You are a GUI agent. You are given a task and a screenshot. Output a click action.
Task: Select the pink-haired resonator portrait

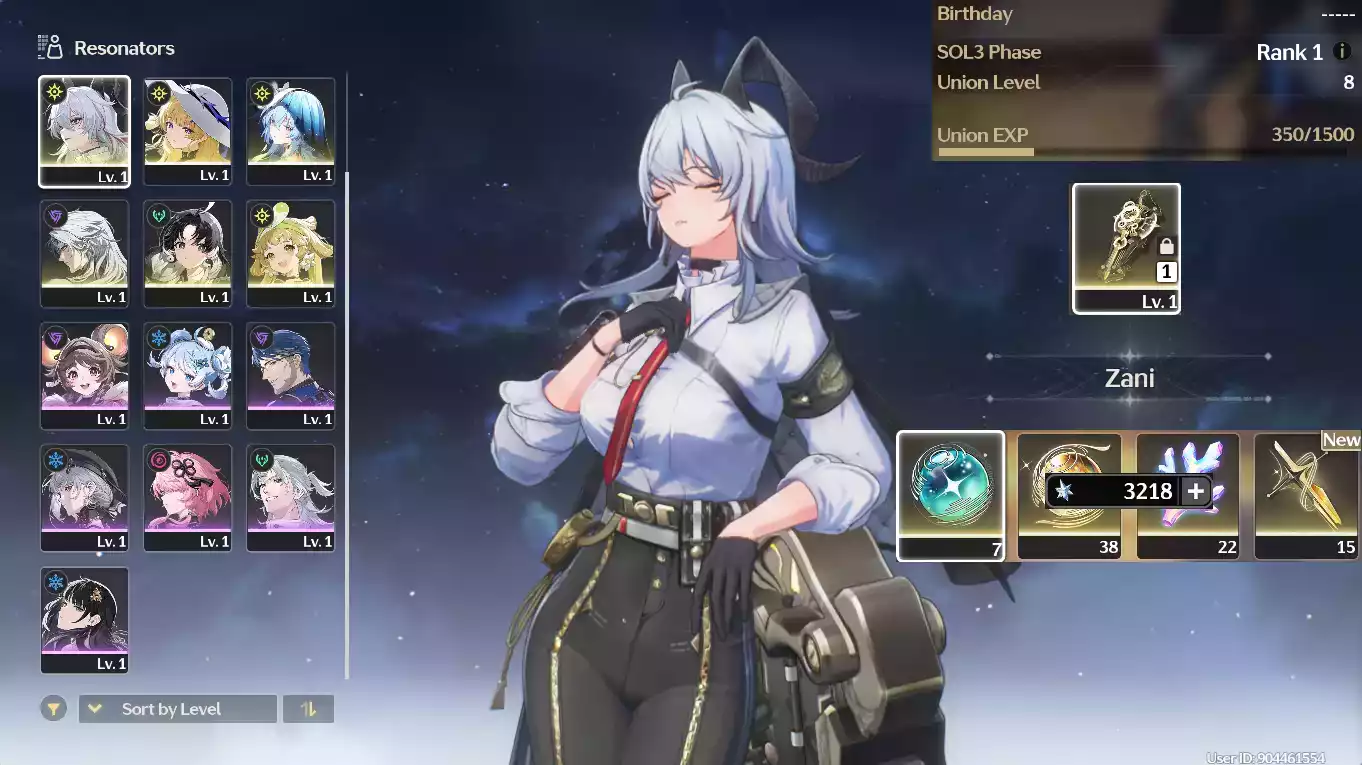coord(187,497)
